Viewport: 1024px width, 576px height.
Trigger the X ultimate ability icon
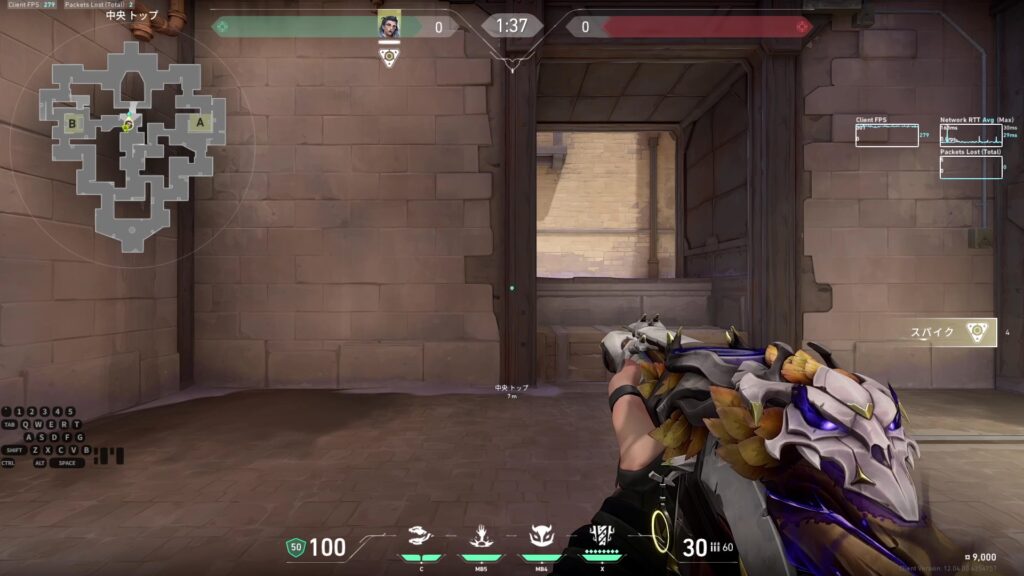coord(603,537)
